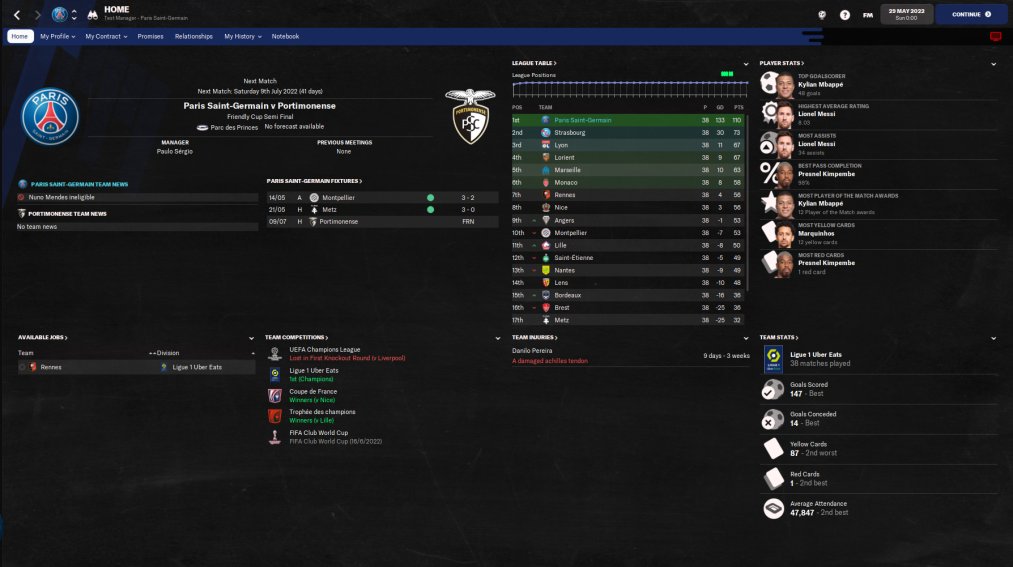The image size is (1013, 567).
Task: Open the date and time panel
Action: 906,15
